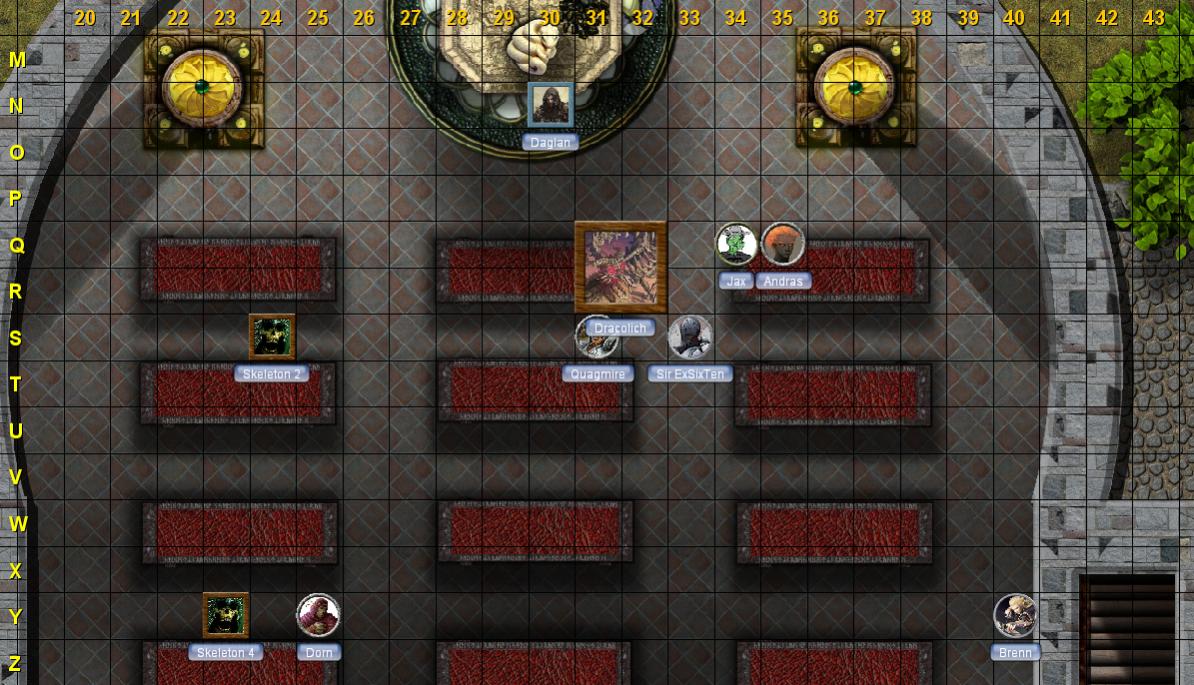Select the Brenn token
This screenshot has height=685, width=1194.
click(x=1015, y=615)
